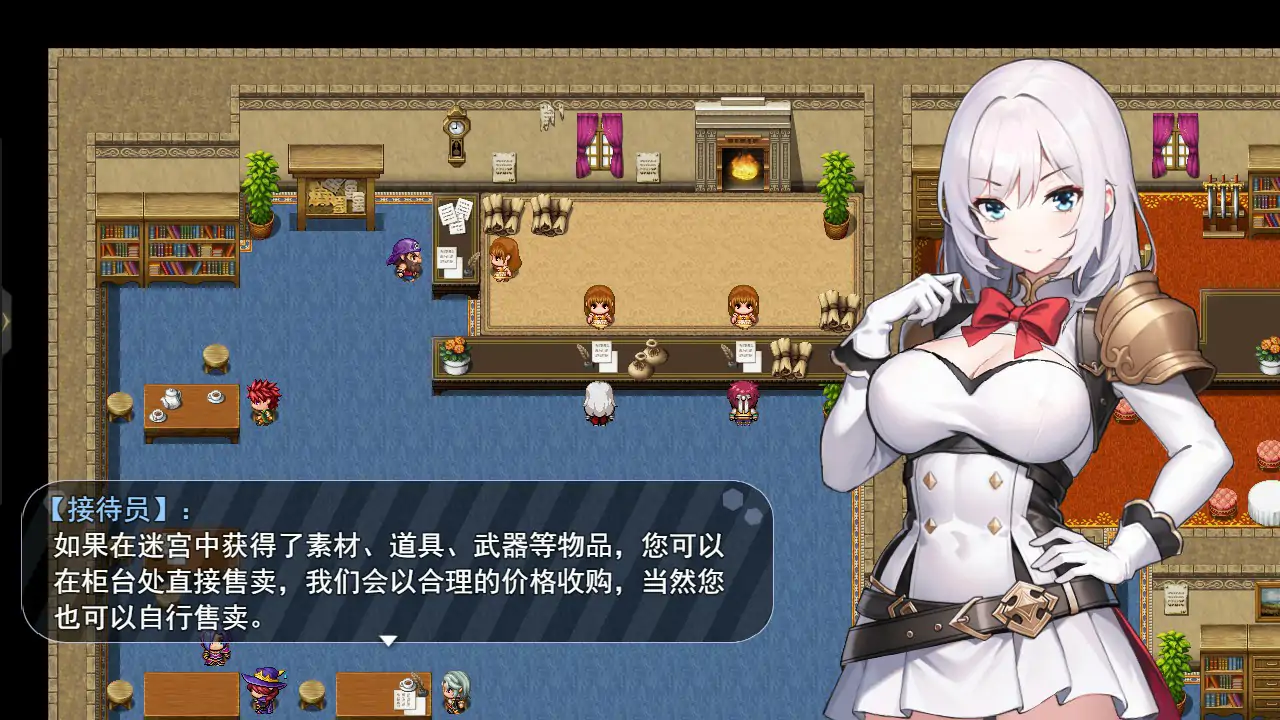Expand the side panel arrow on the left edge
The width and height of the screenshot is (1280, 720).
(x=5, y=322)
